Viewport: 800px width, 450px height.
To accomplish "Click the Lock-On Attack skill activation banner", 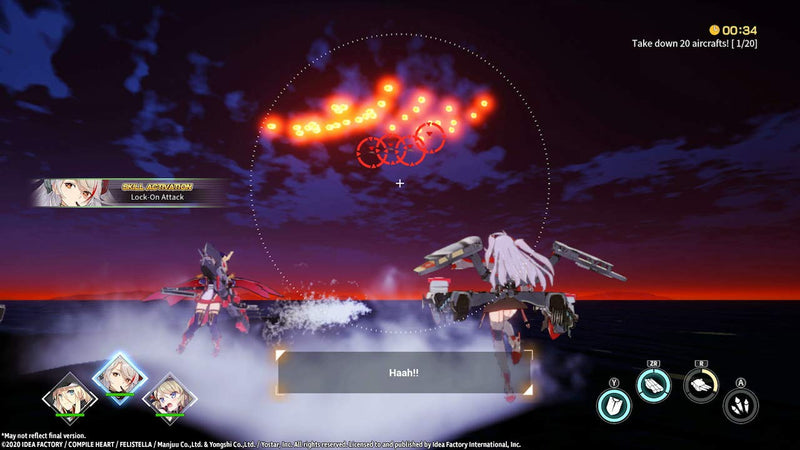I will point(128,192).
